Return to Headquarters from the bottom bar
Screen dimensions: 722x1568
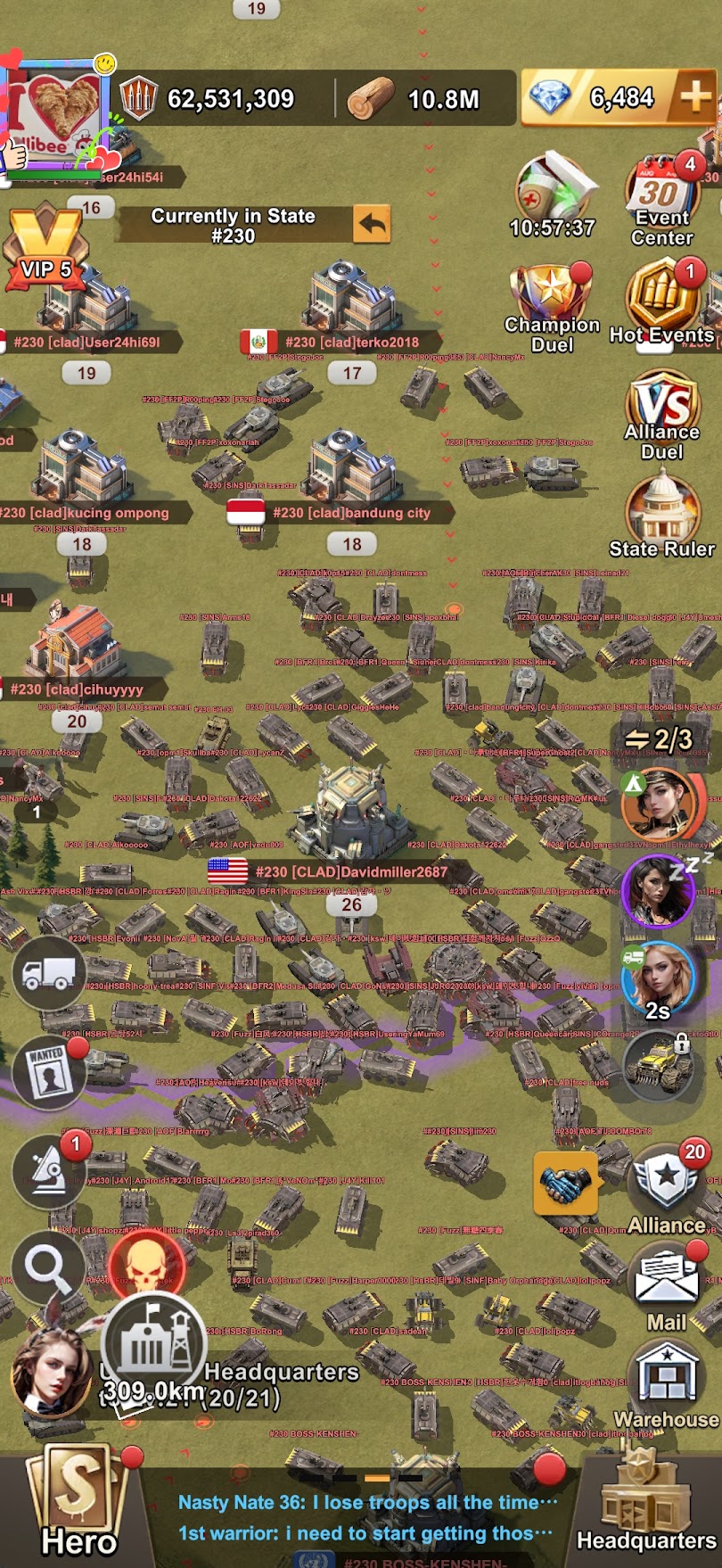646,1507
